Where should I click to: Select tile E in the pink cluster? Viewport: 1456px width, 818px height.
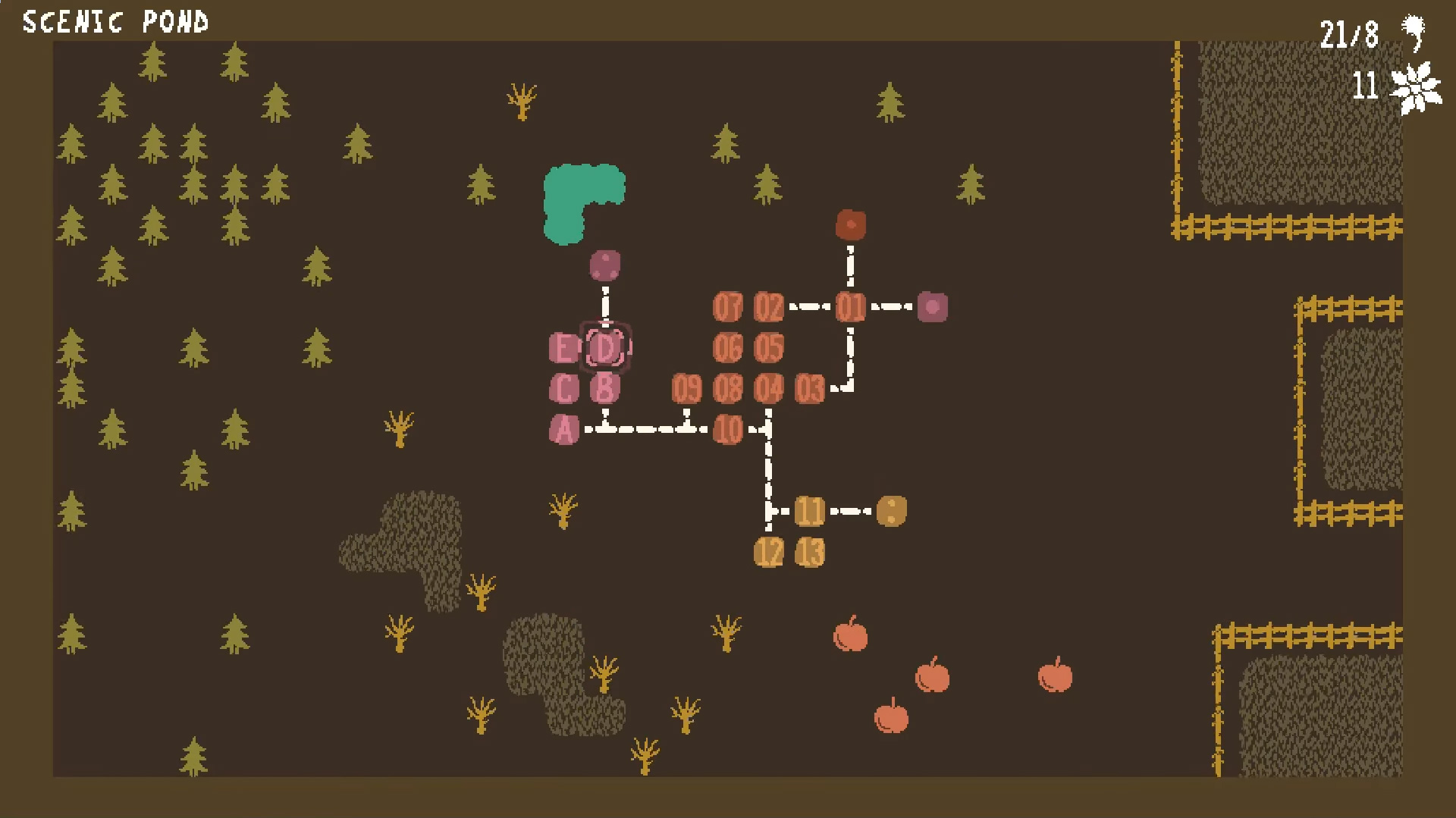(x=563, y=348)
